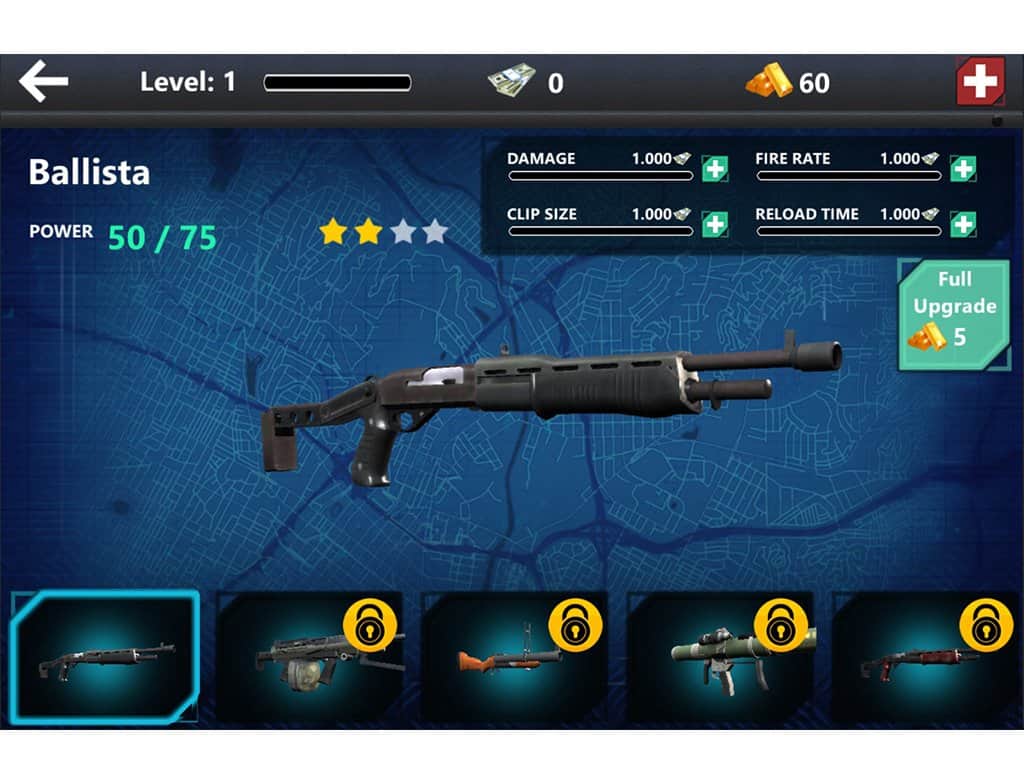Upgrade the Damage stat
The height and width of the screenshot is (784, 1024).
tap(715, 169)
